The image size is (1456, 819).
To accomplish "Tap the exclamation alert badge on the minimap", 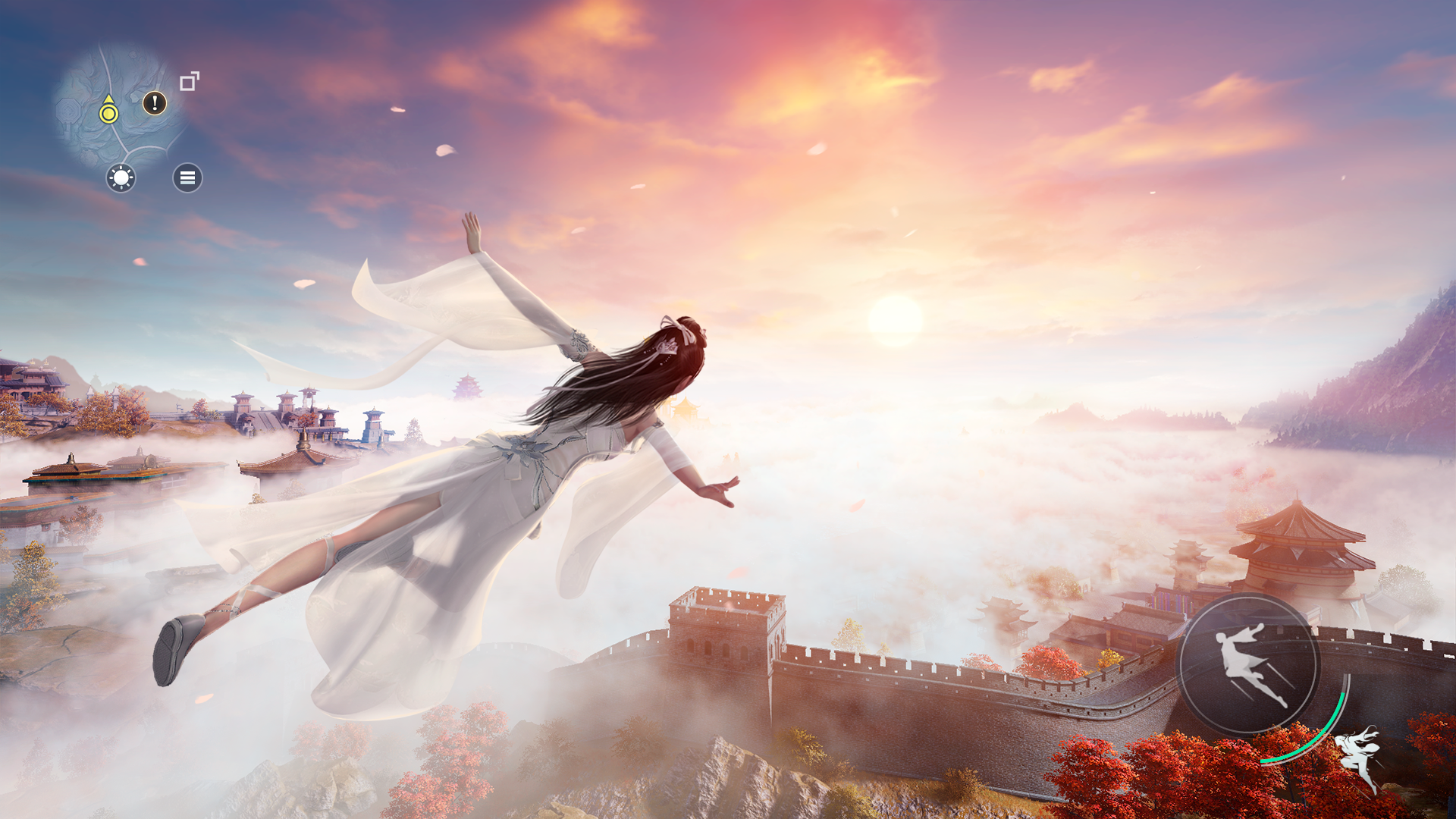I will tap(154, 102).
